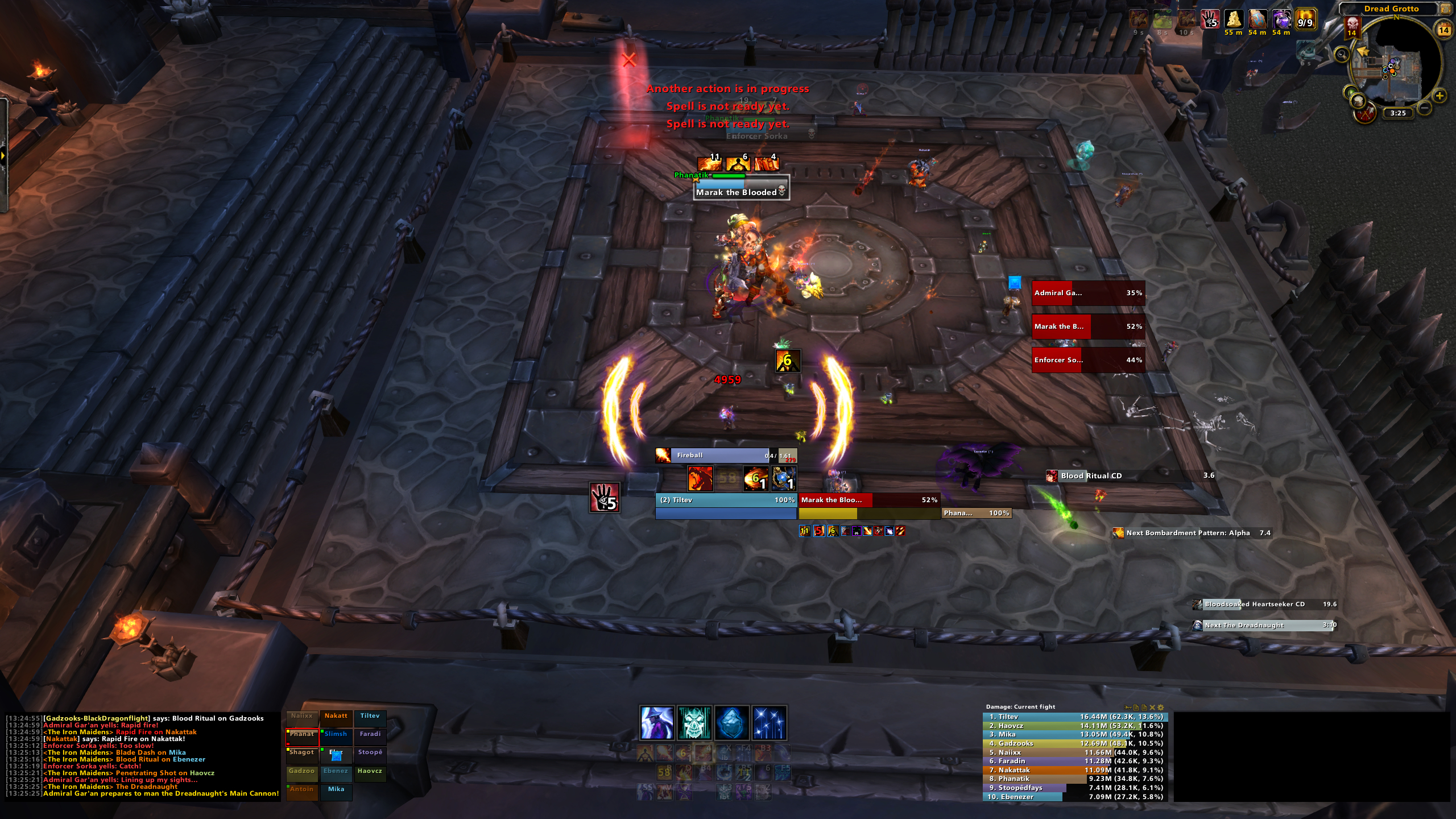Open the damage meter settings gear

tap(1160, 707)
